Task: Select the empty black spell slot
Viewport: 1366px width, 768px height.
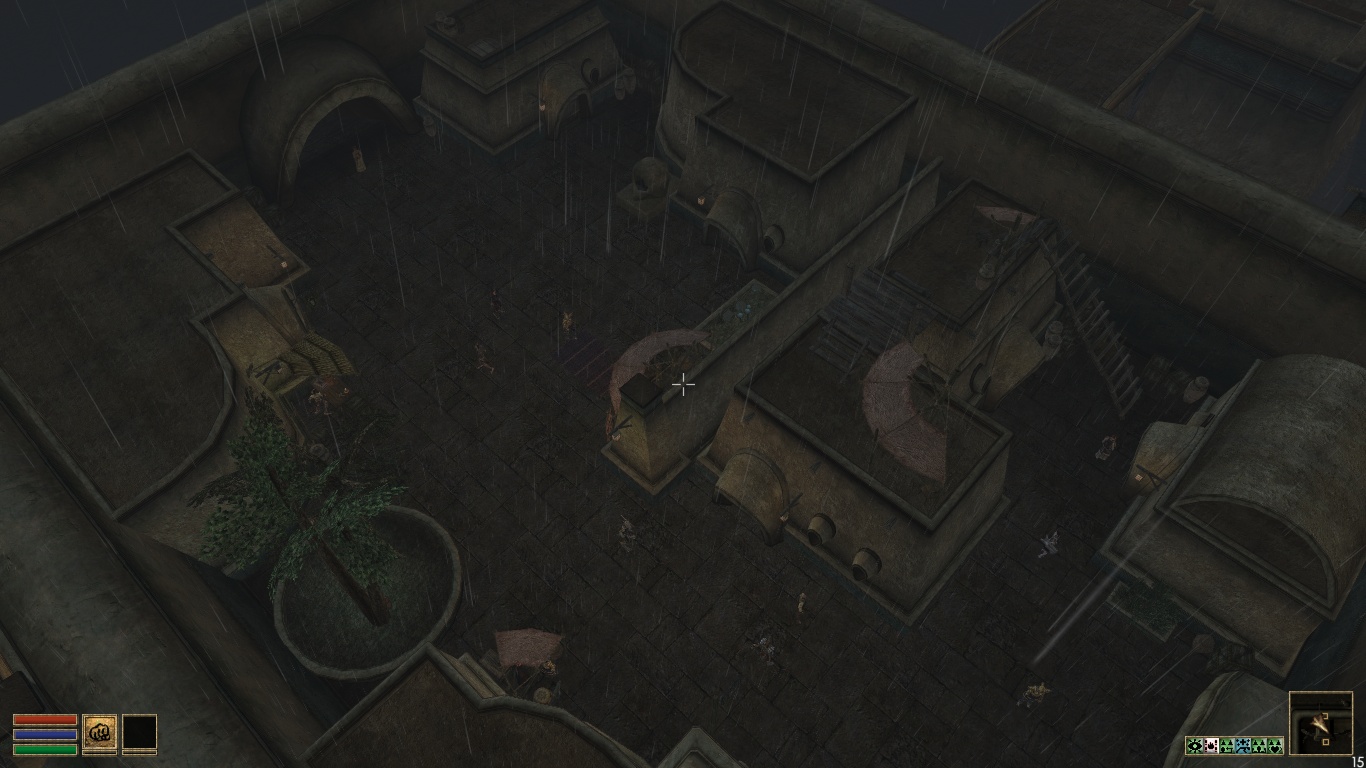Action: [x=139, y=732]
